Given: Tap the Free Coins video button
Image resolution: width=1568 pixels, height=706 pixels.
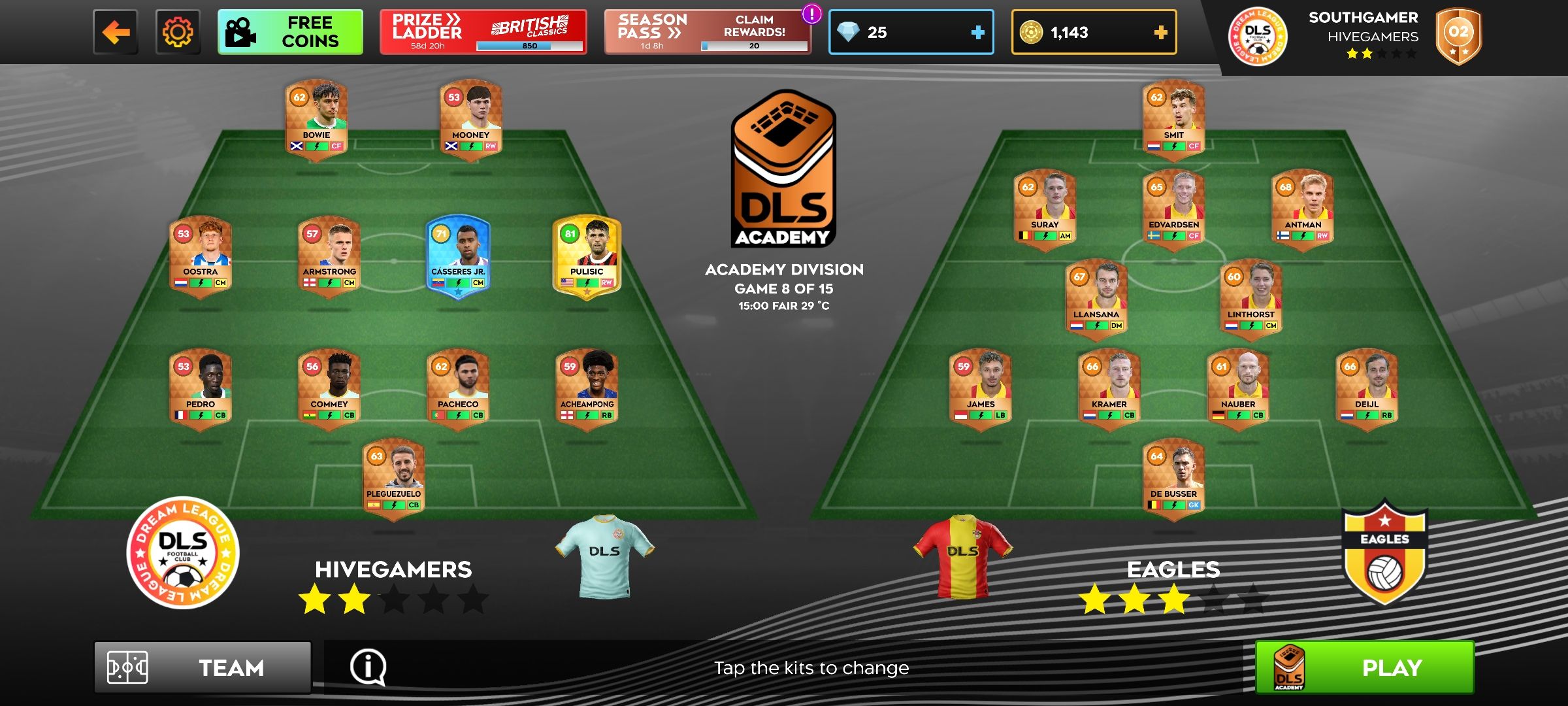Looking at the screenshot, I should (290, 32).
